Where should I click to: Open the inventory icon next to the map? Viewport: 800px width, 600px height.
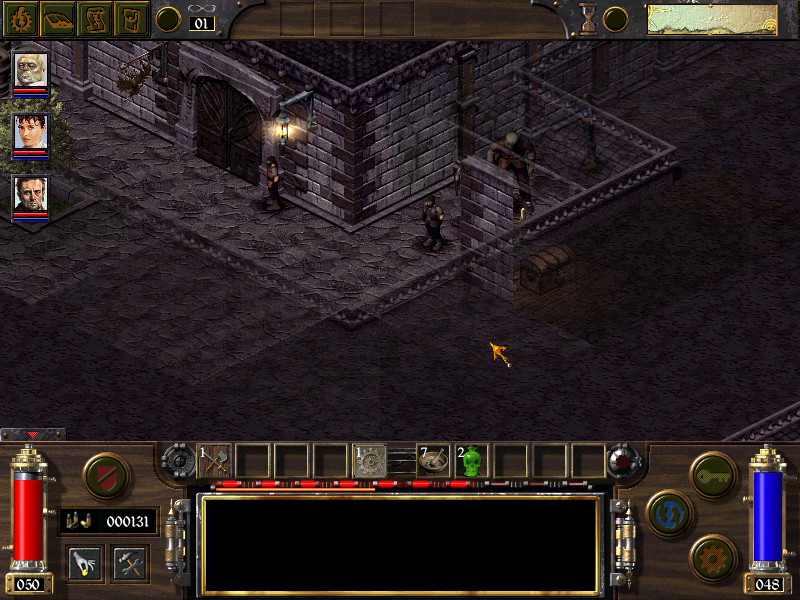tap(131, 18)
